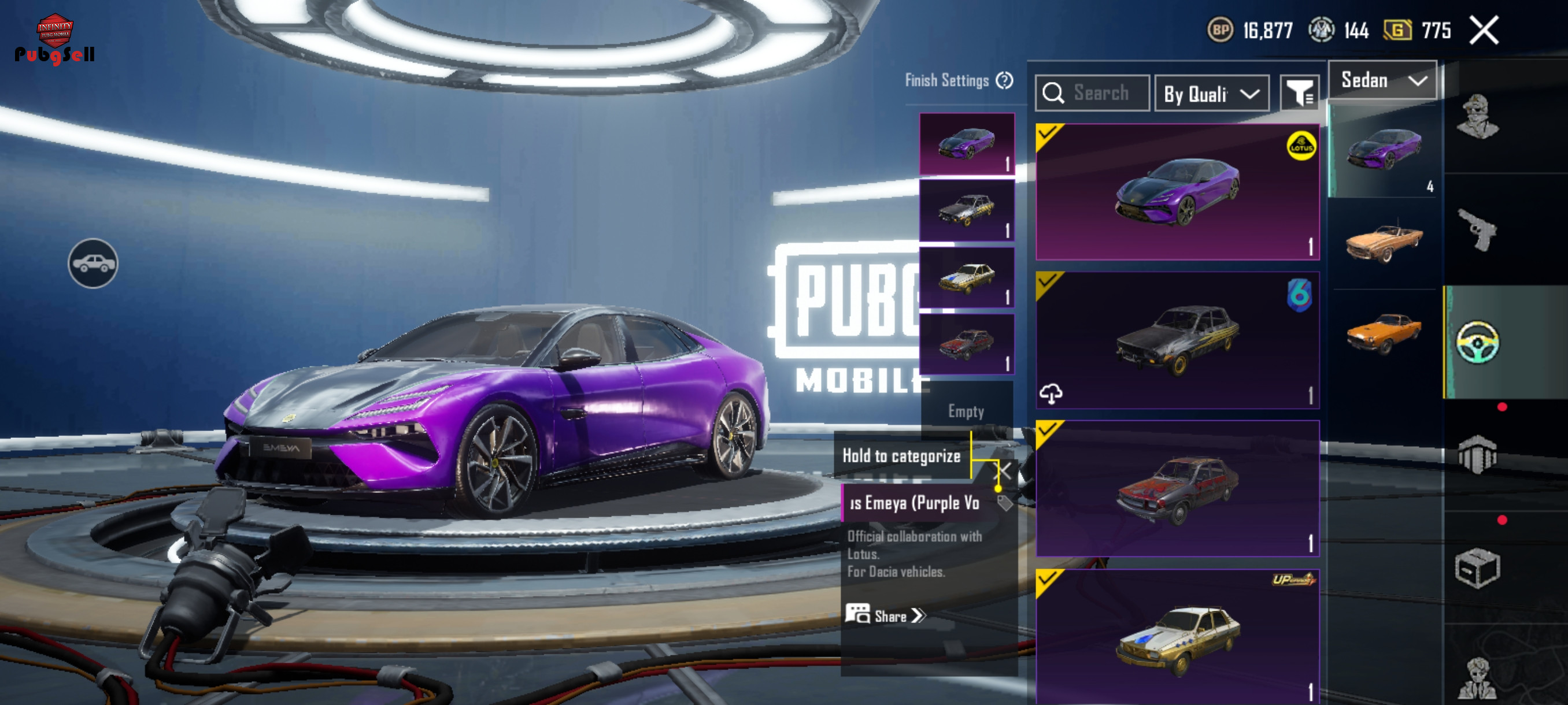Pick the gold and white Dacia skin card
Viewport: 1568px width, 705px height.
[x=1177, y=636]
